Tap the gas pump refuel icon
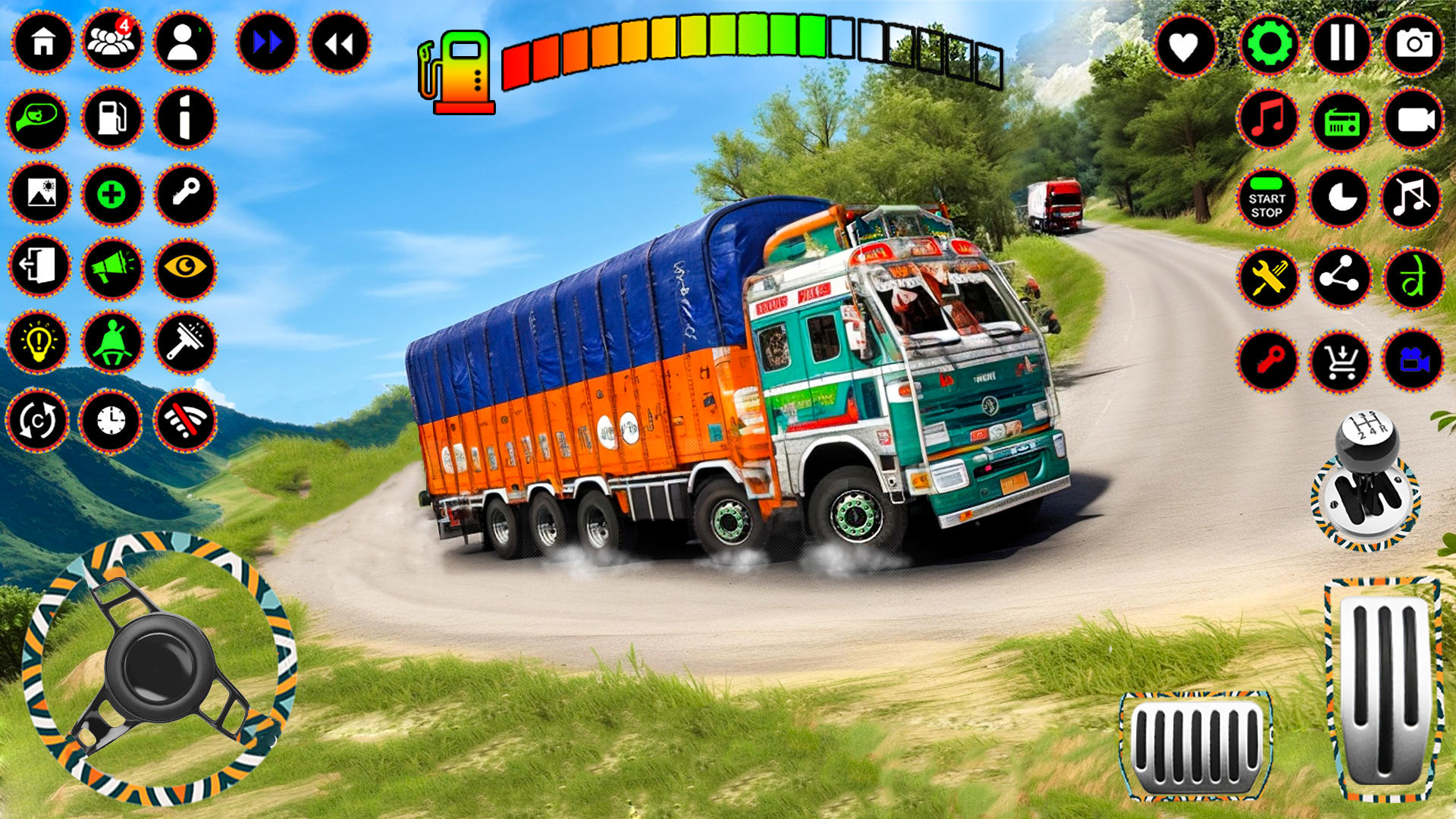The width and height of the screenshot is (1456, 819). [x=111, y=118]
